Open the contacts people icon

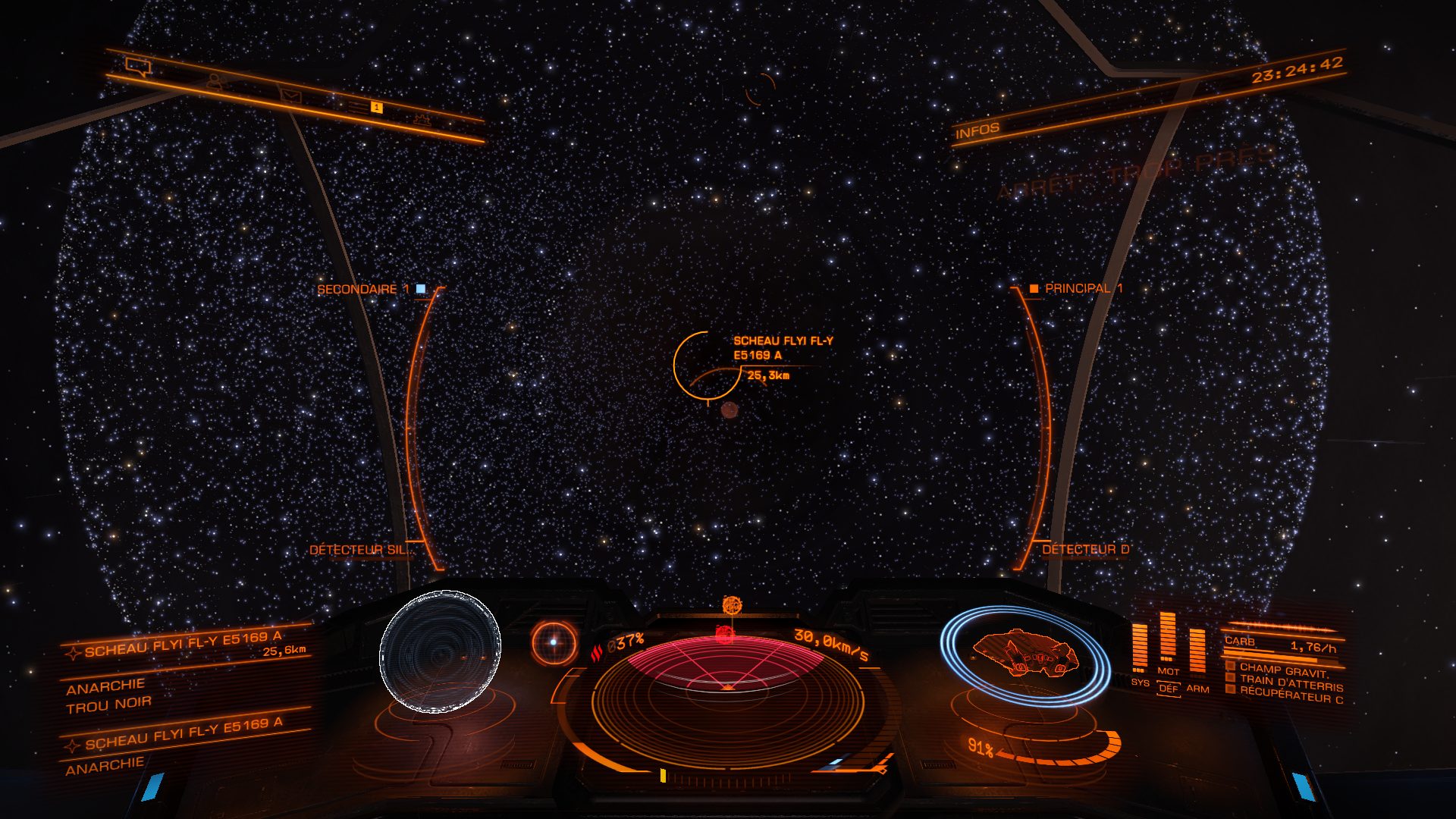pos(215,80)
